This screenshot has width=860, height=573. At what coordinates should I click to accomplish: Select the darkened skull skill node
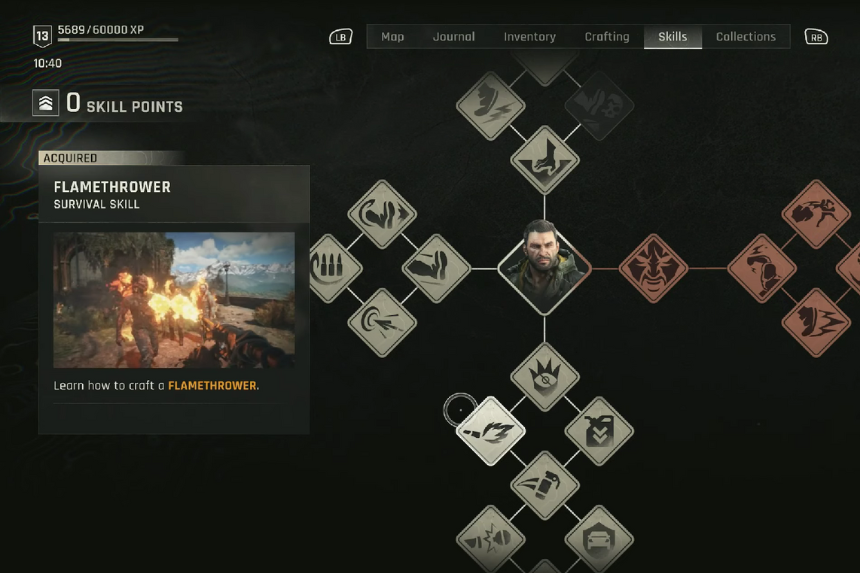599,104
